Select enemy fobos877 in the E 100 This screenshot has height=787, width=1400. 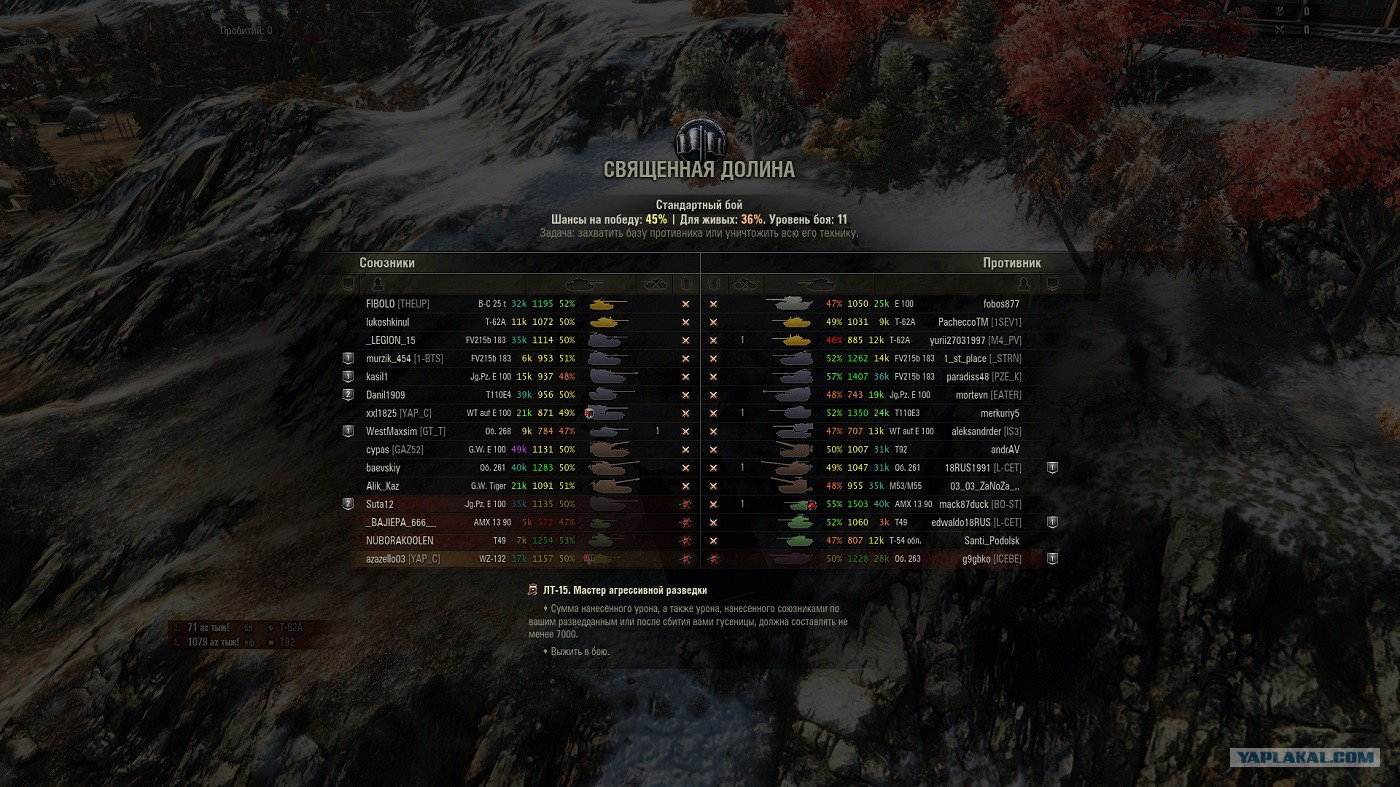tap(1000, 304)
